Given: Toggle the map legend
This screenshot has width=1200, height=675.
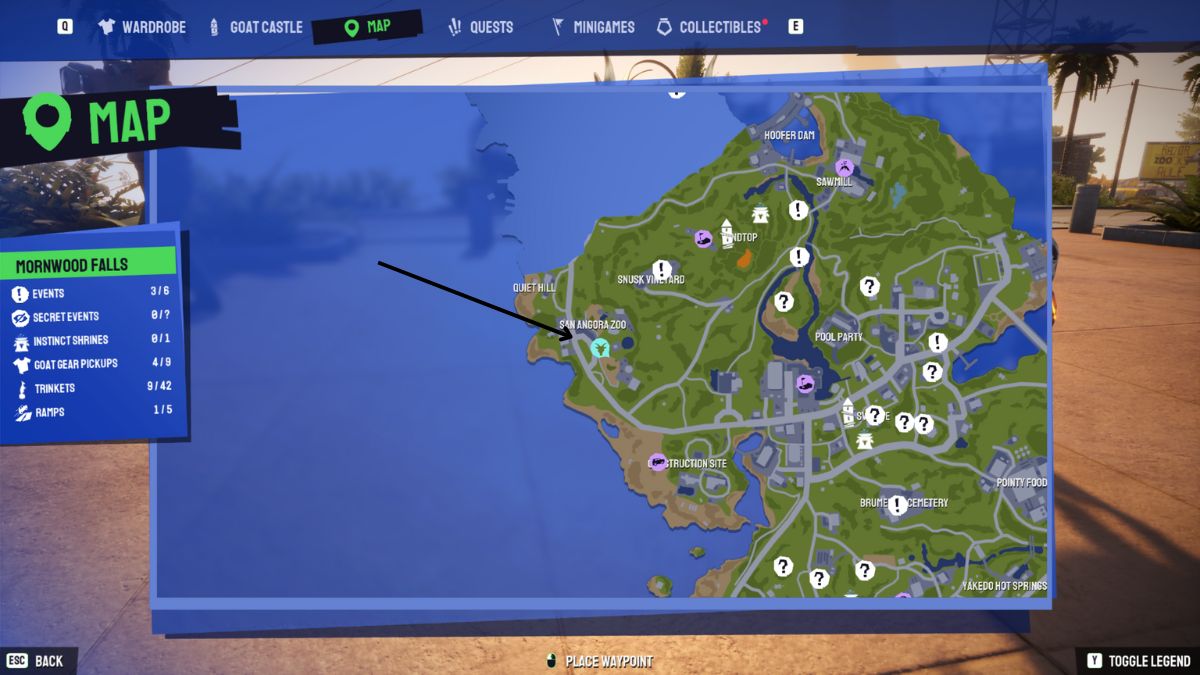Looking at the screenshot, I should (1138, 661).
